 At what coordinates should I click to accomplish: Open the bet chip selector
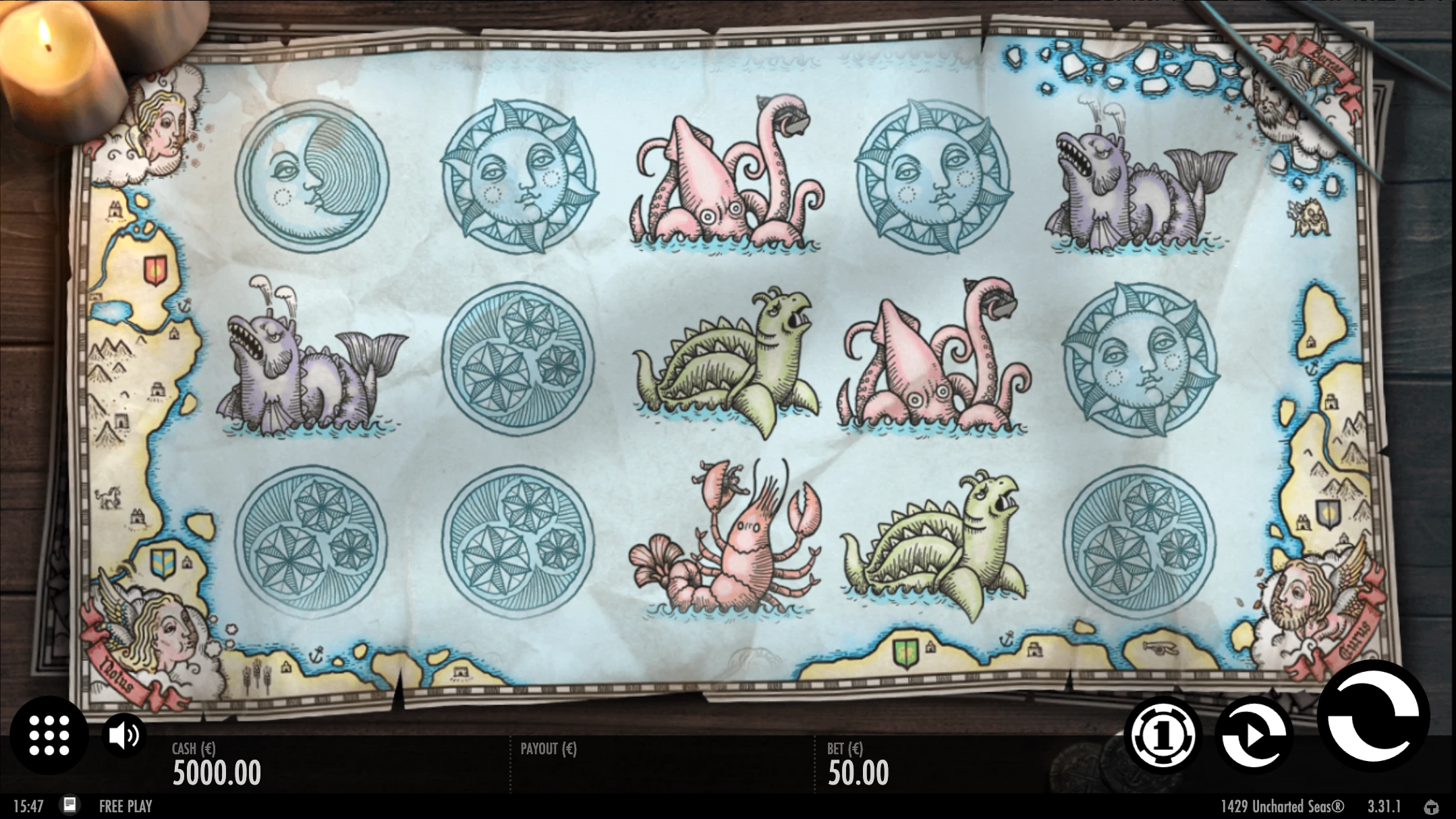click(1160, 736)
